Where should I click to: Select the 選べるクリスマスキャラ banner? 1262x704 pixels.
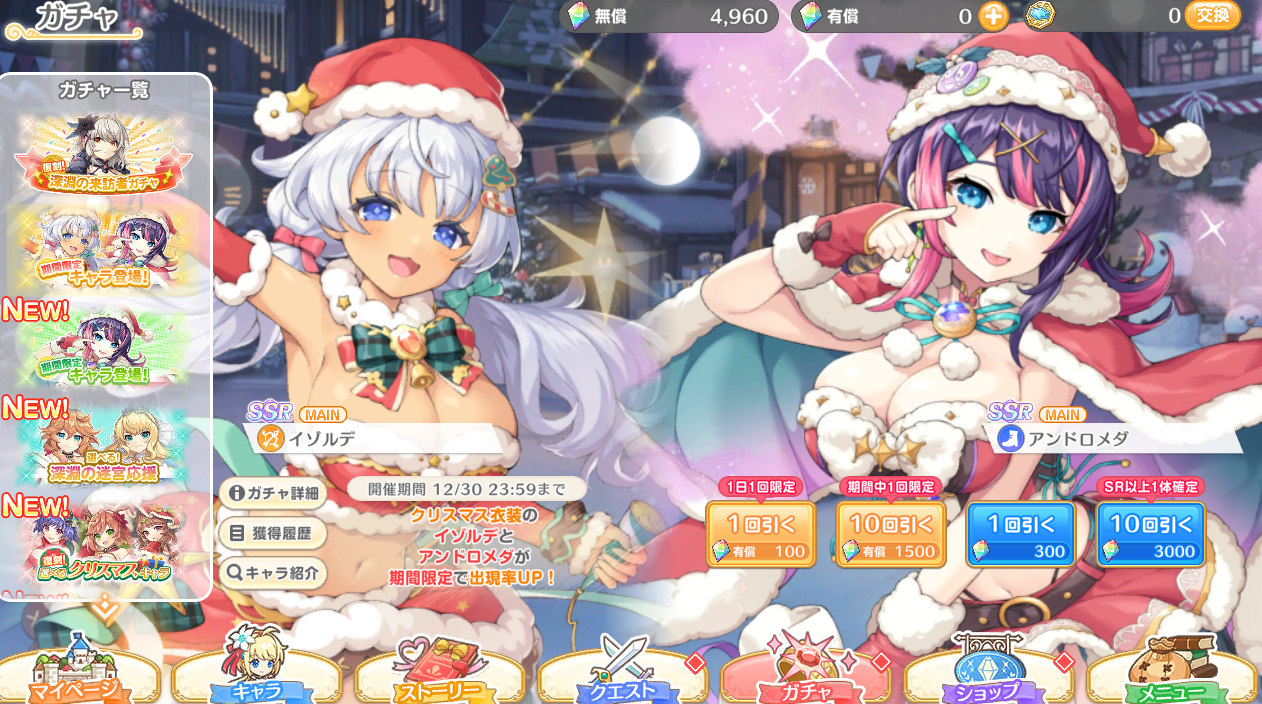pos(102,541)
